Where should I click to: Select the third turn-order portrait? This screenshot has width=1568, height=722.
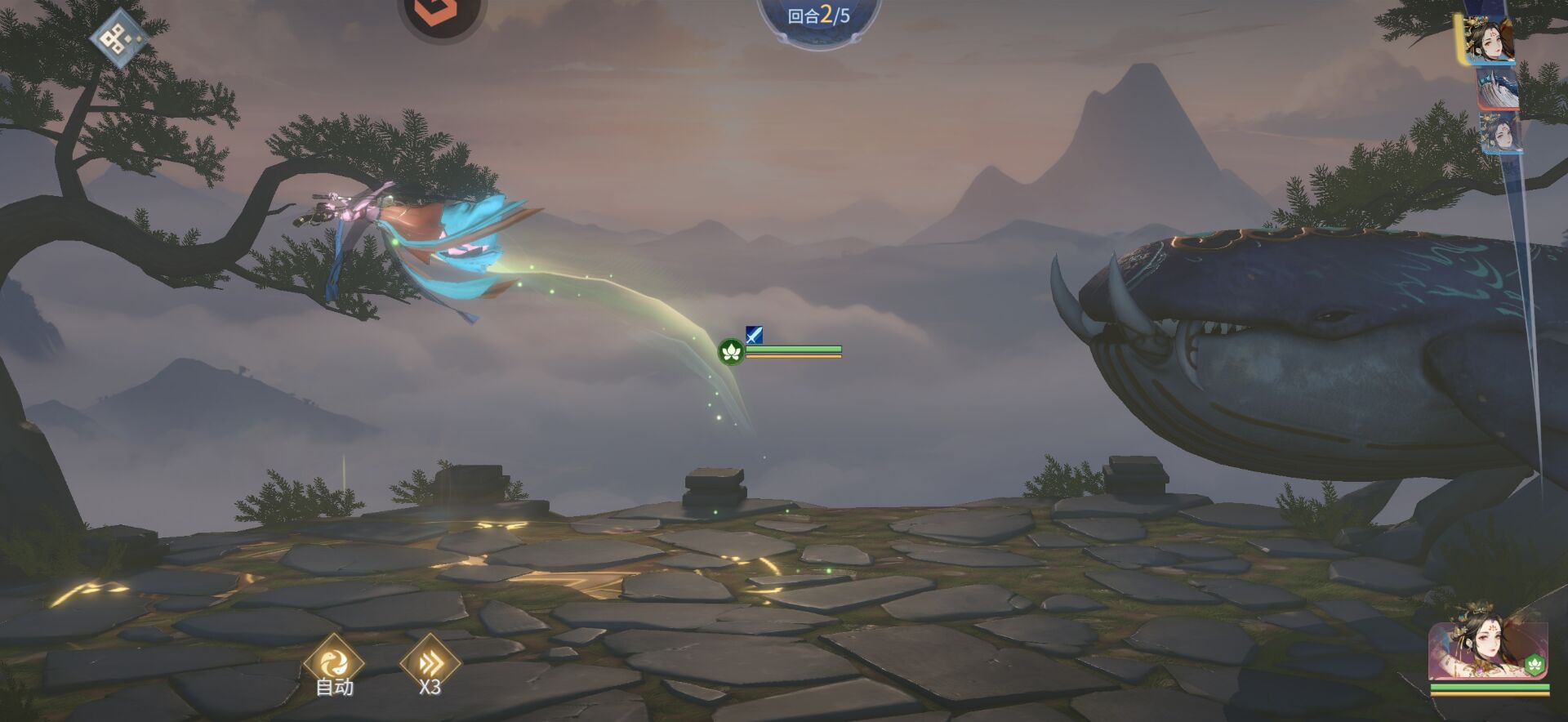click(x=1500, y=132)
